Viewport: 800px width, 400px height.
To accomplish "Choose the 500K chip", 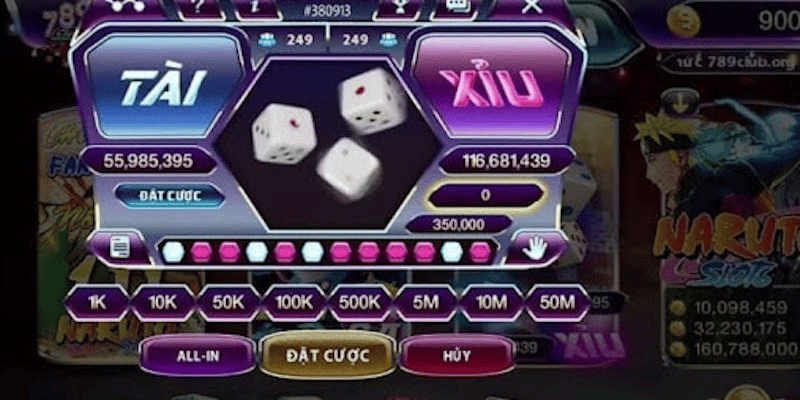I will click(360, 301).
